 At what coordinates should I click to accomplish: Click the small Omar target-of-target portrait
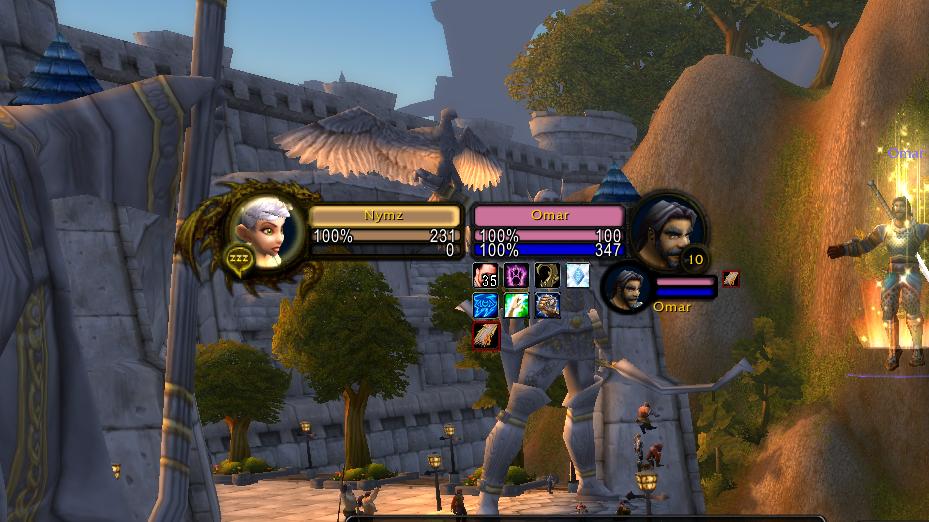tap(628, 288)
